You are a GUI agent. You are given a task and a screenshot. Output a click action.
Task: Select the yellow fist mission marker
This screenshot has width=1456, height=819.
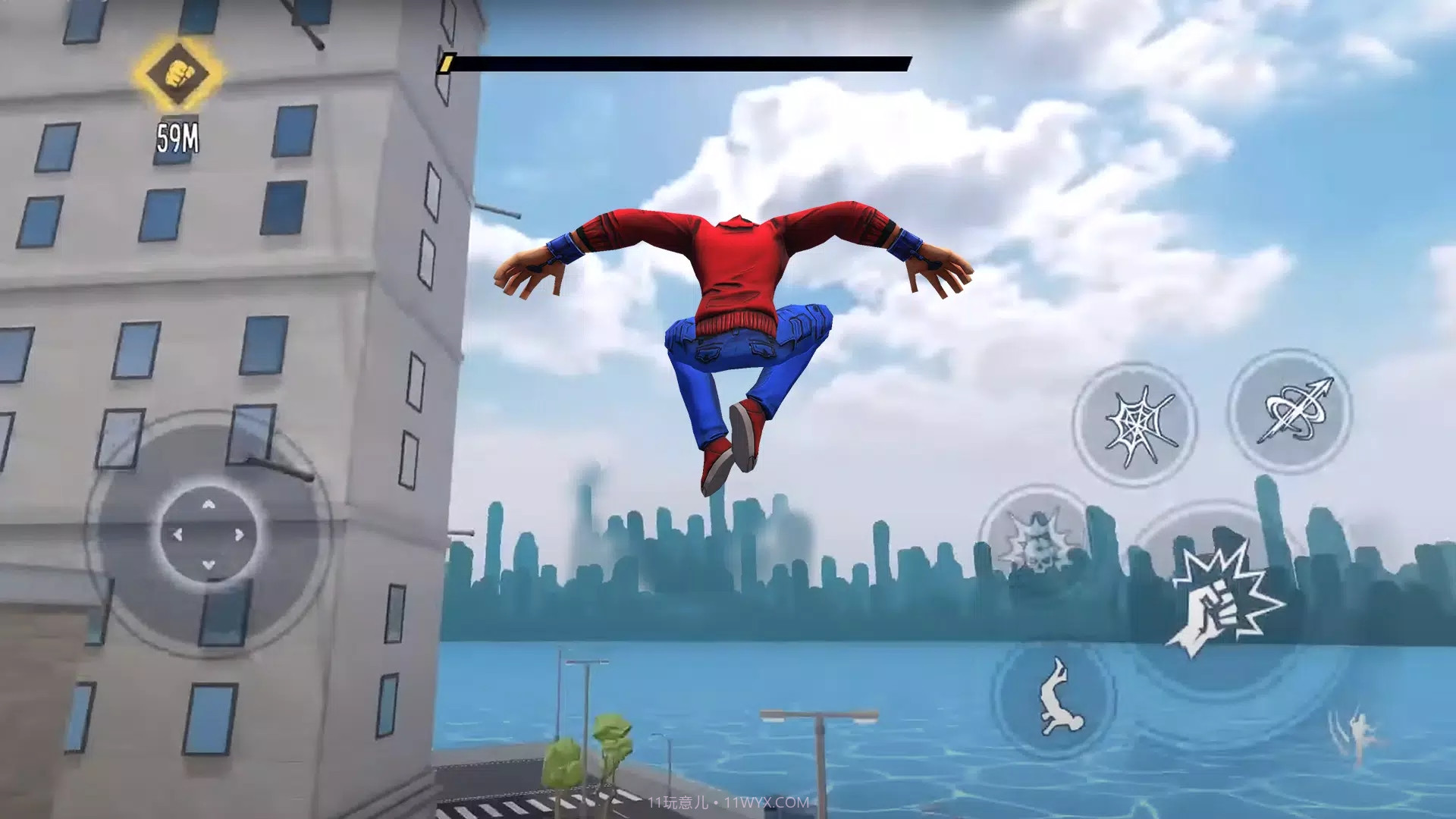tap(178, 74)
